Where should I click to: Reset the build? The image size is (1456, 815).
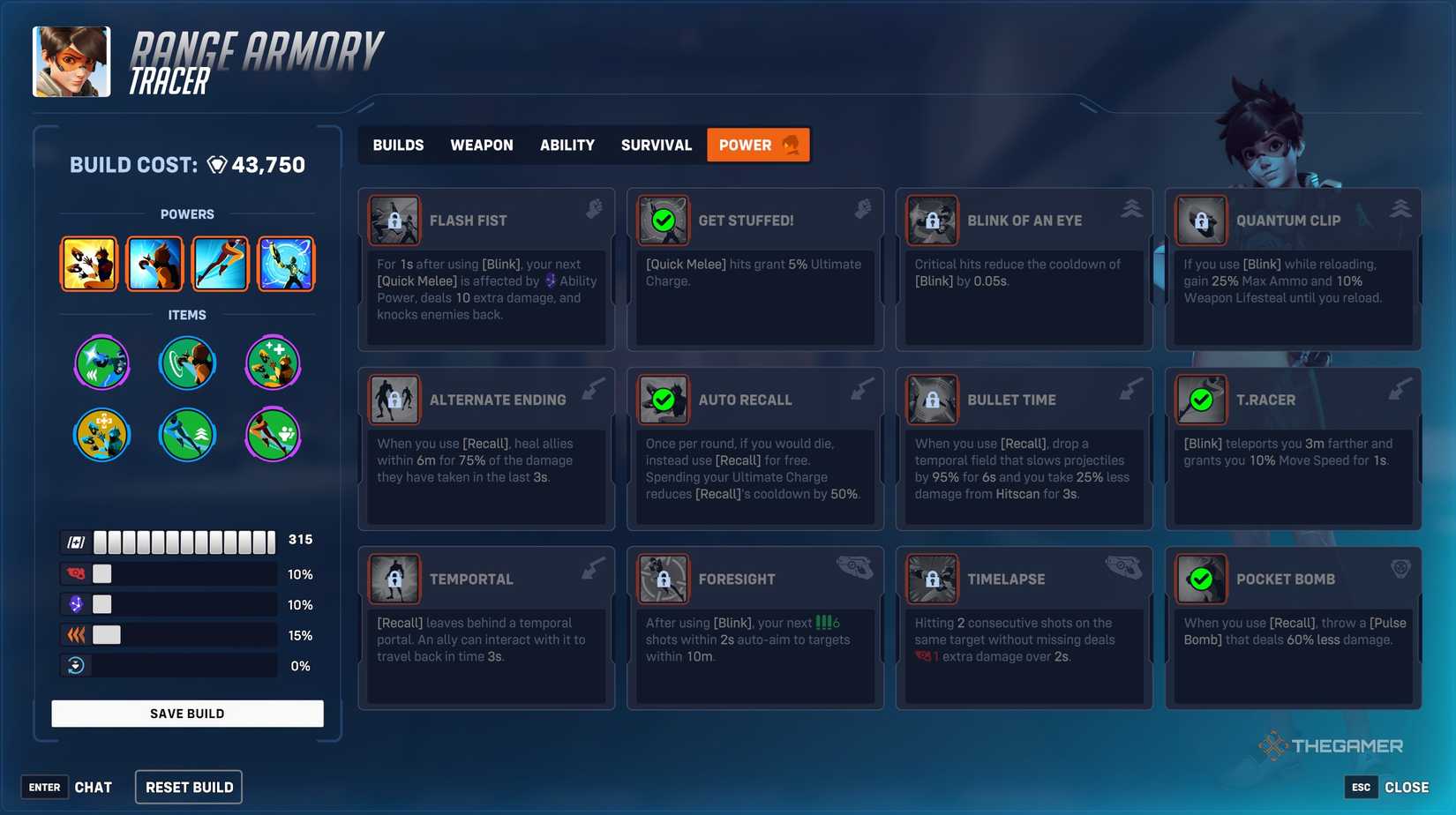tap(189, 787)
